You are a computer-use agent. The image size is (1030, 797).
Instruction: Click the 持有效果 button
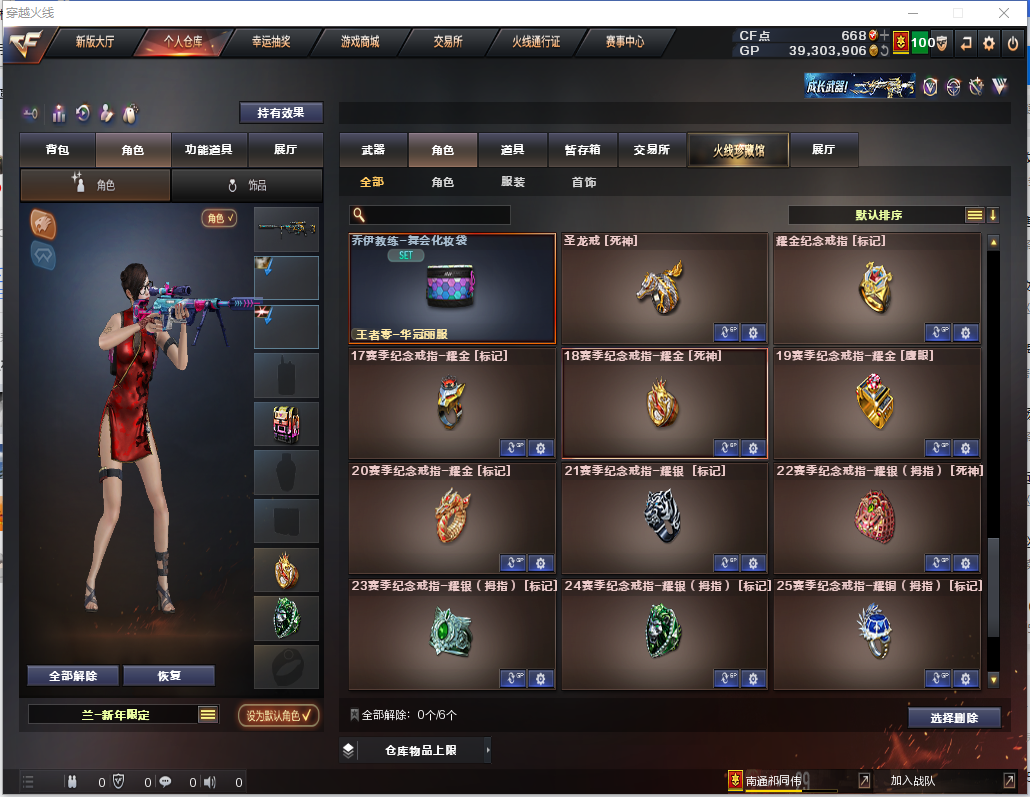coord(281,113)
